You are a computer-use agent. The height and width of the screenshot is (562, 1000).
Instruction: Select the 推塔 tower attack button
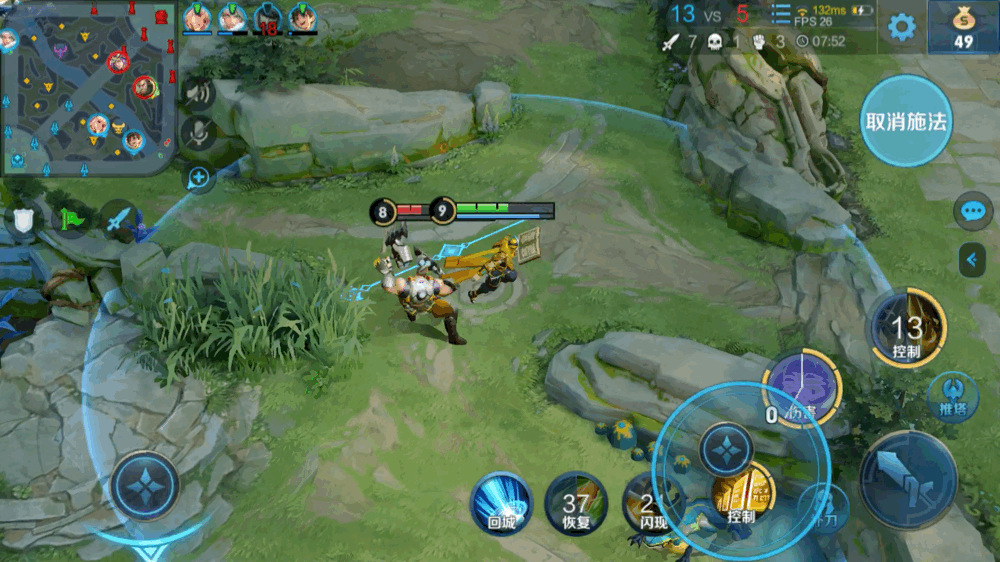pos(952,396)
